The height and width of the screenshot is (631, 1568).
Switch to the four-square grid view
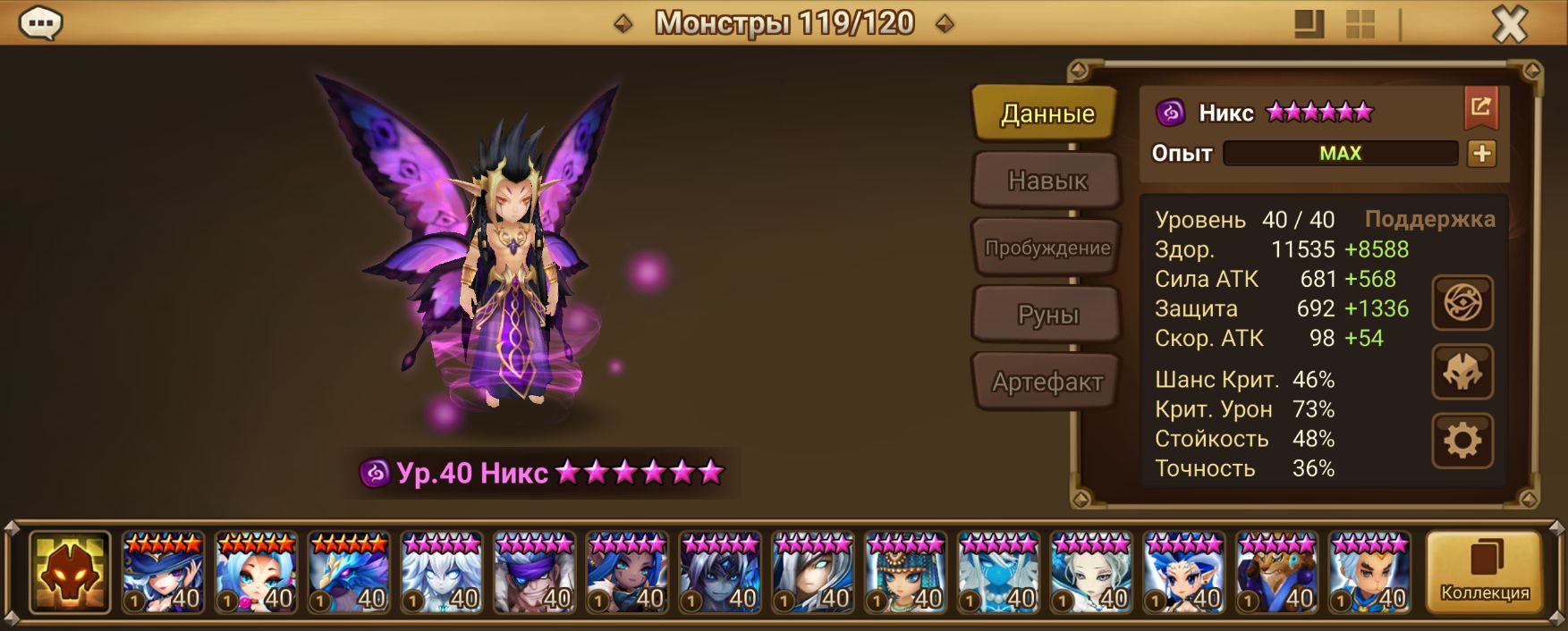click(x=1360, y=24)
